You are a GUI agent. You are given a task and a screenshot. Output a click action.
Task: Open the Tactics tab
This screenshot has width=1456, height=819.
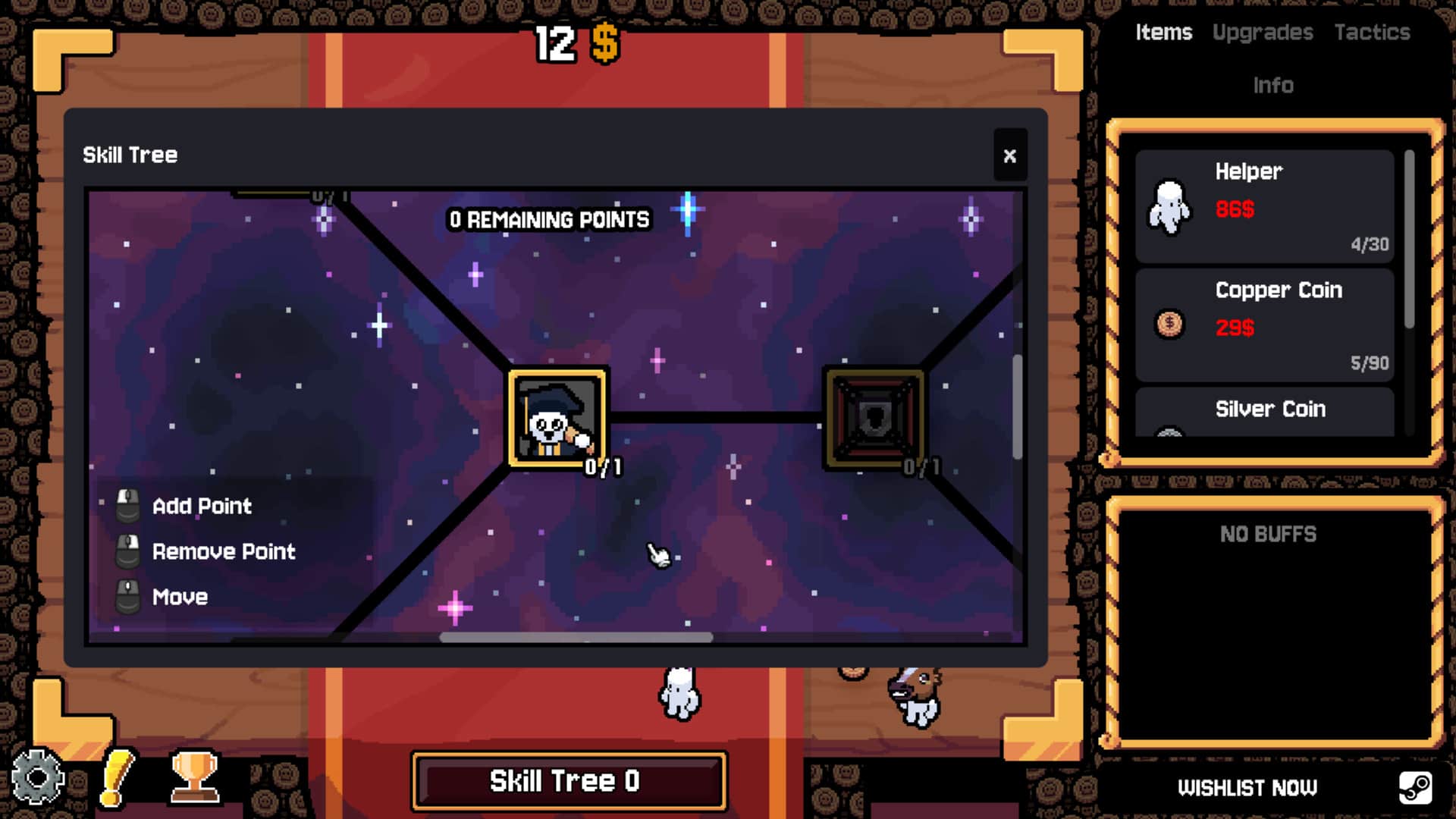click(1373, 32)
